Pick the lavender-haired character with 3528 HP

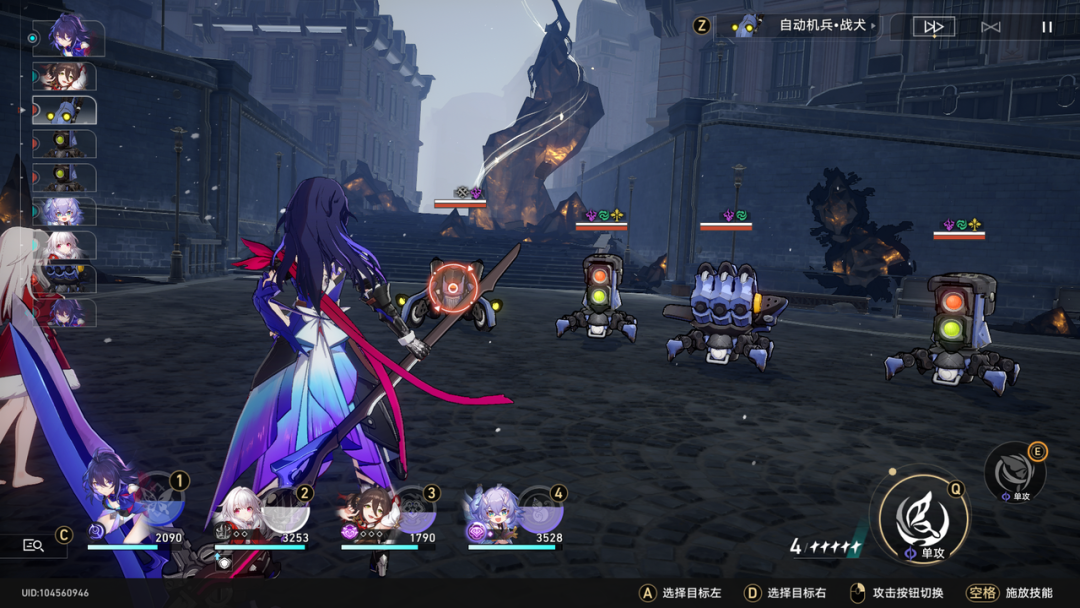coord(494,510)
